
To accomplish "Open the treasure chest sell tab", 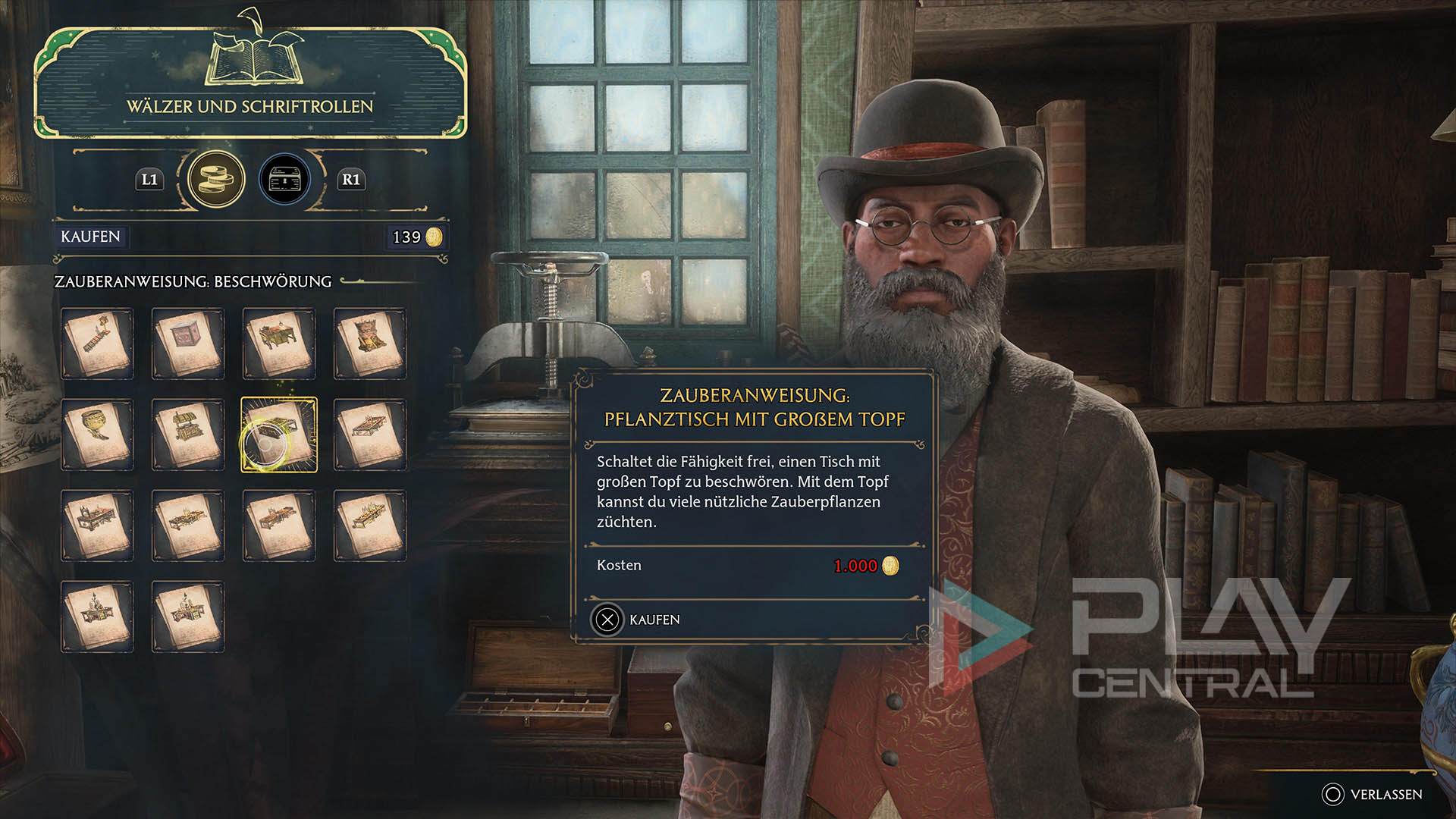I will (284, 180).
